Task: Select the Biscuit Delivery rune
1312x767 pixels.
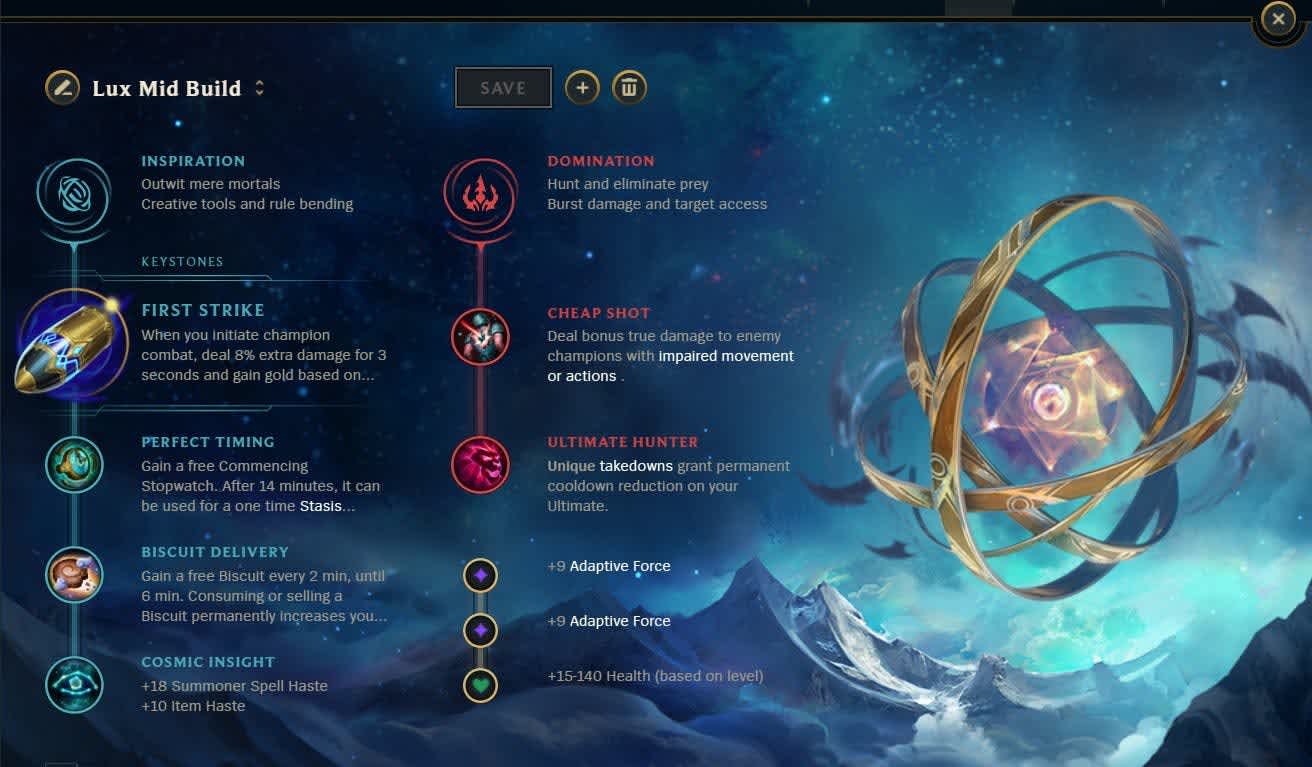Action: point(73,575)
